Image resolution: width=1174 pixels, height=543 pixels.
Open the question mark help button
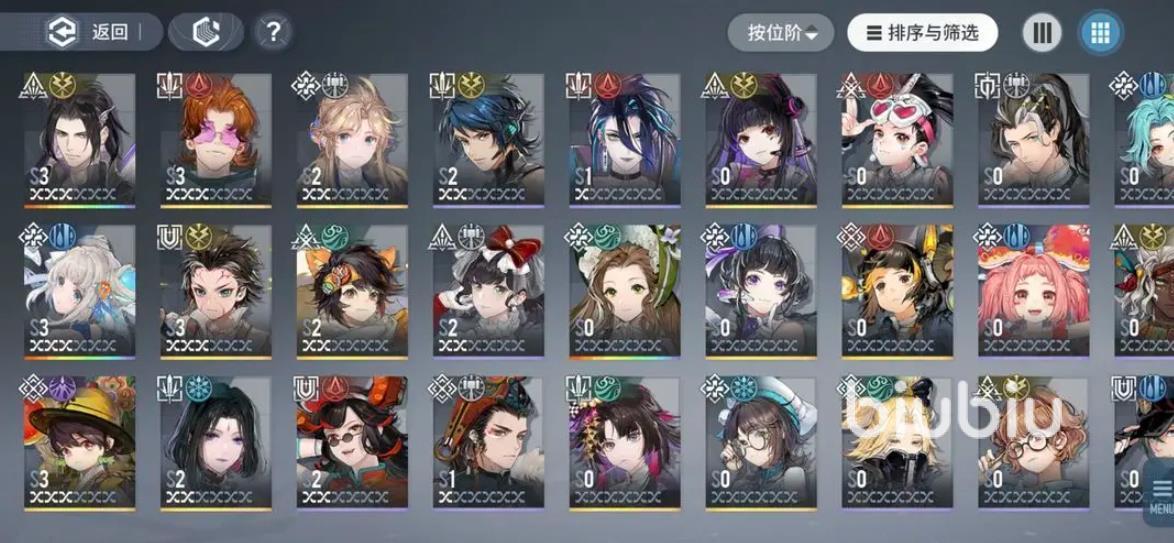point(272,32)
